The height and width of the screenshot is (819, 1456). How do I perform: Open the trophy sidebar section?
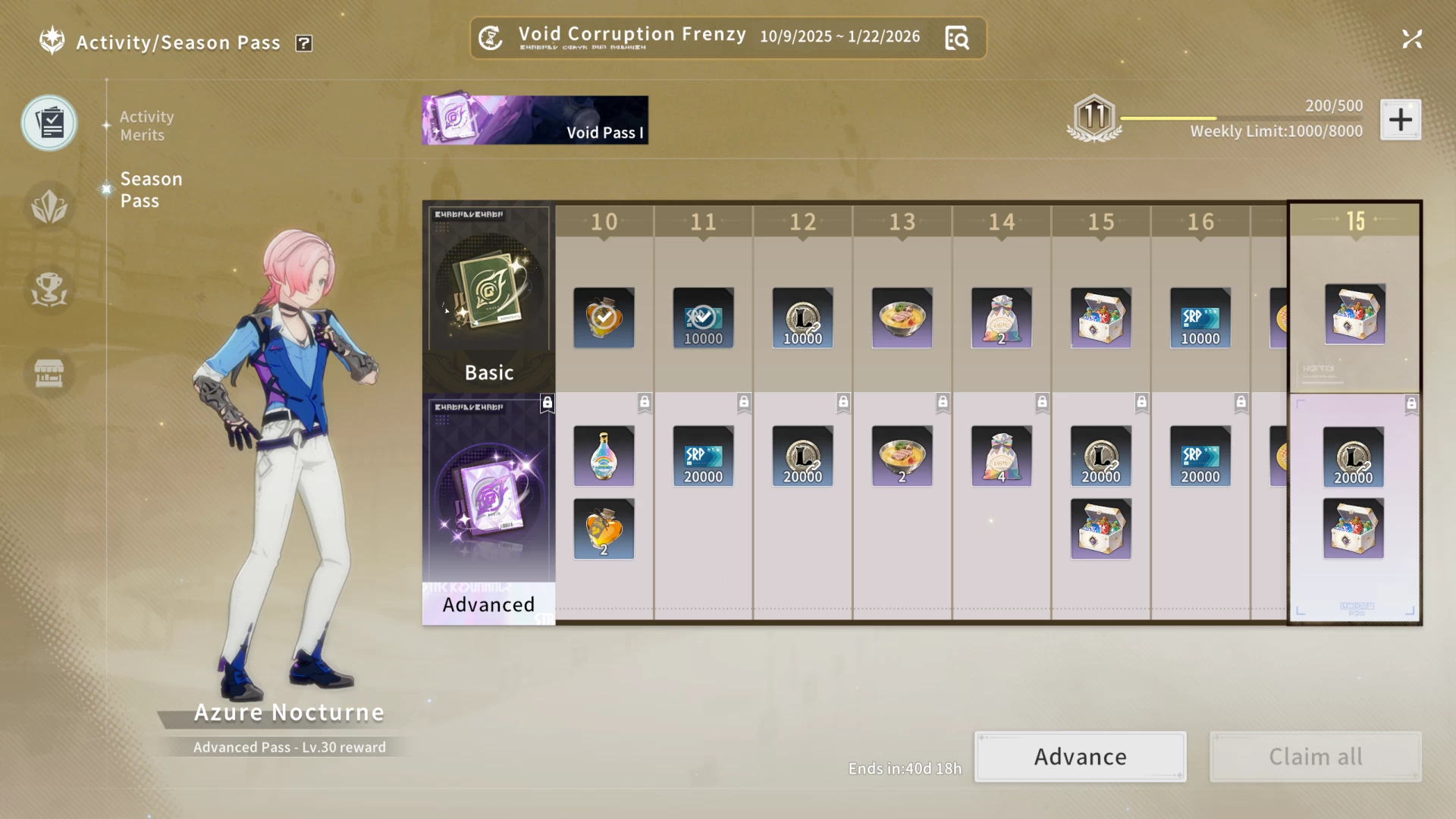tap(49, 289)
